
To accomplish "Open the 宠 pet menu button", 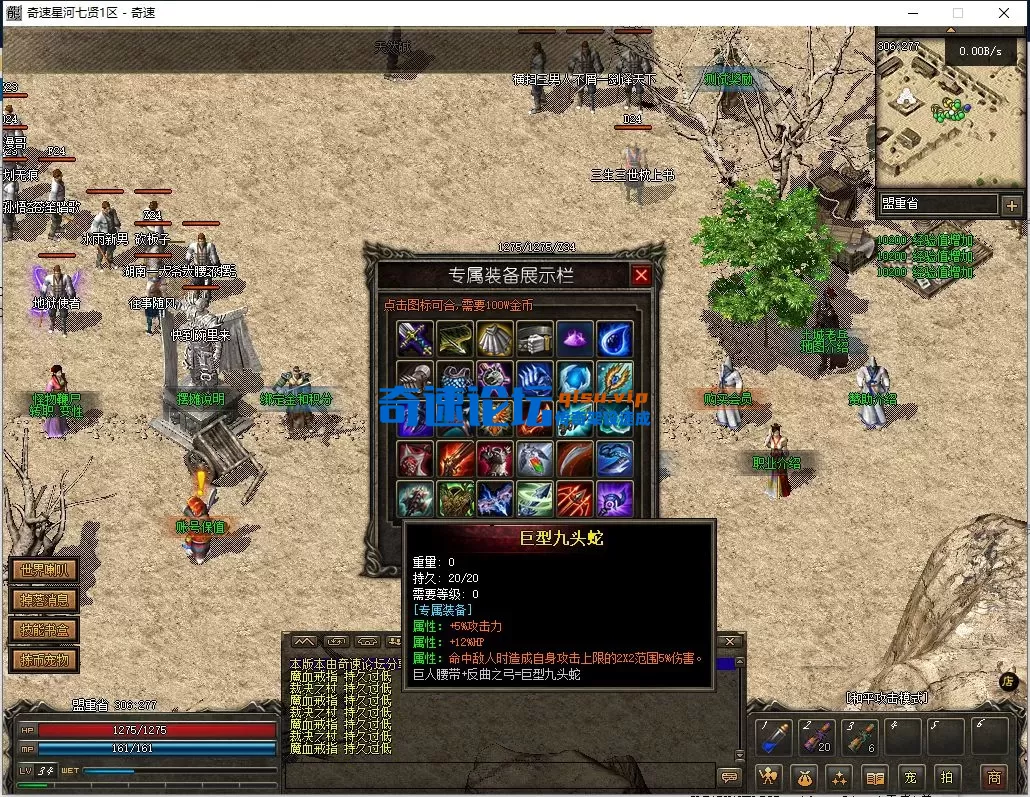I will point(911,777).
